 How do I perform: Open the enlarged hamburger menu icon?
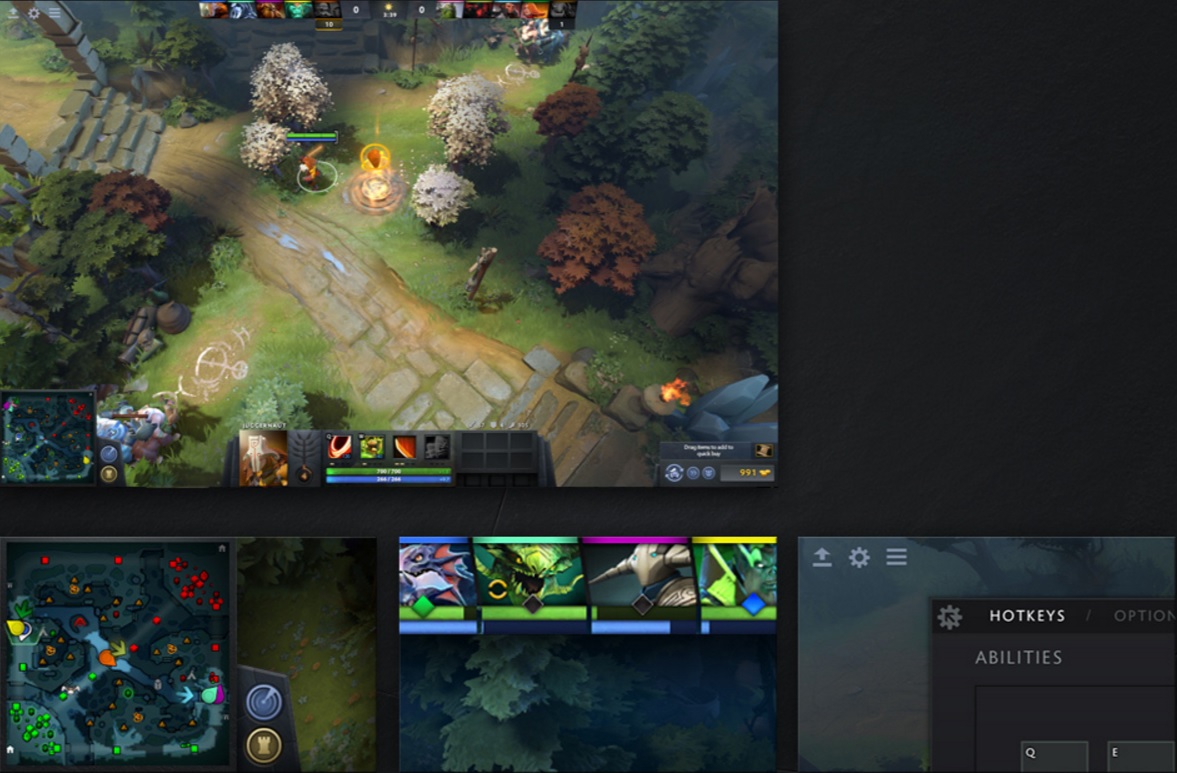[896, 557]
